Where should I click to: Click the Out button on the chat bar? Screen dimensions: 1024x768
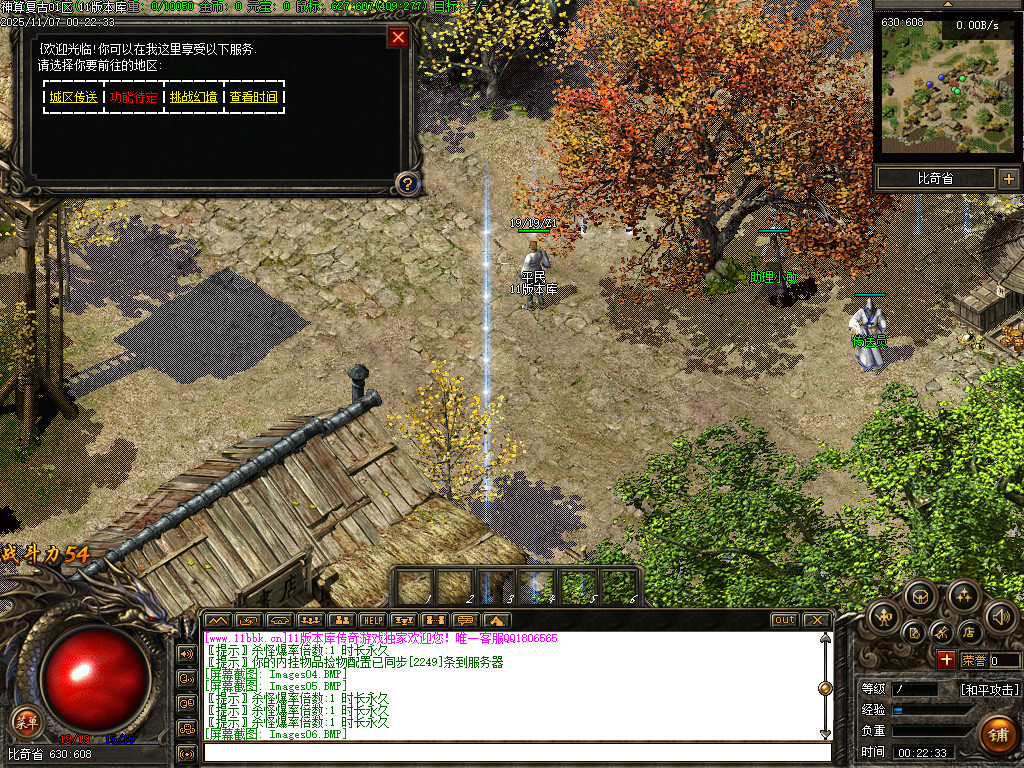pos(785,620)
